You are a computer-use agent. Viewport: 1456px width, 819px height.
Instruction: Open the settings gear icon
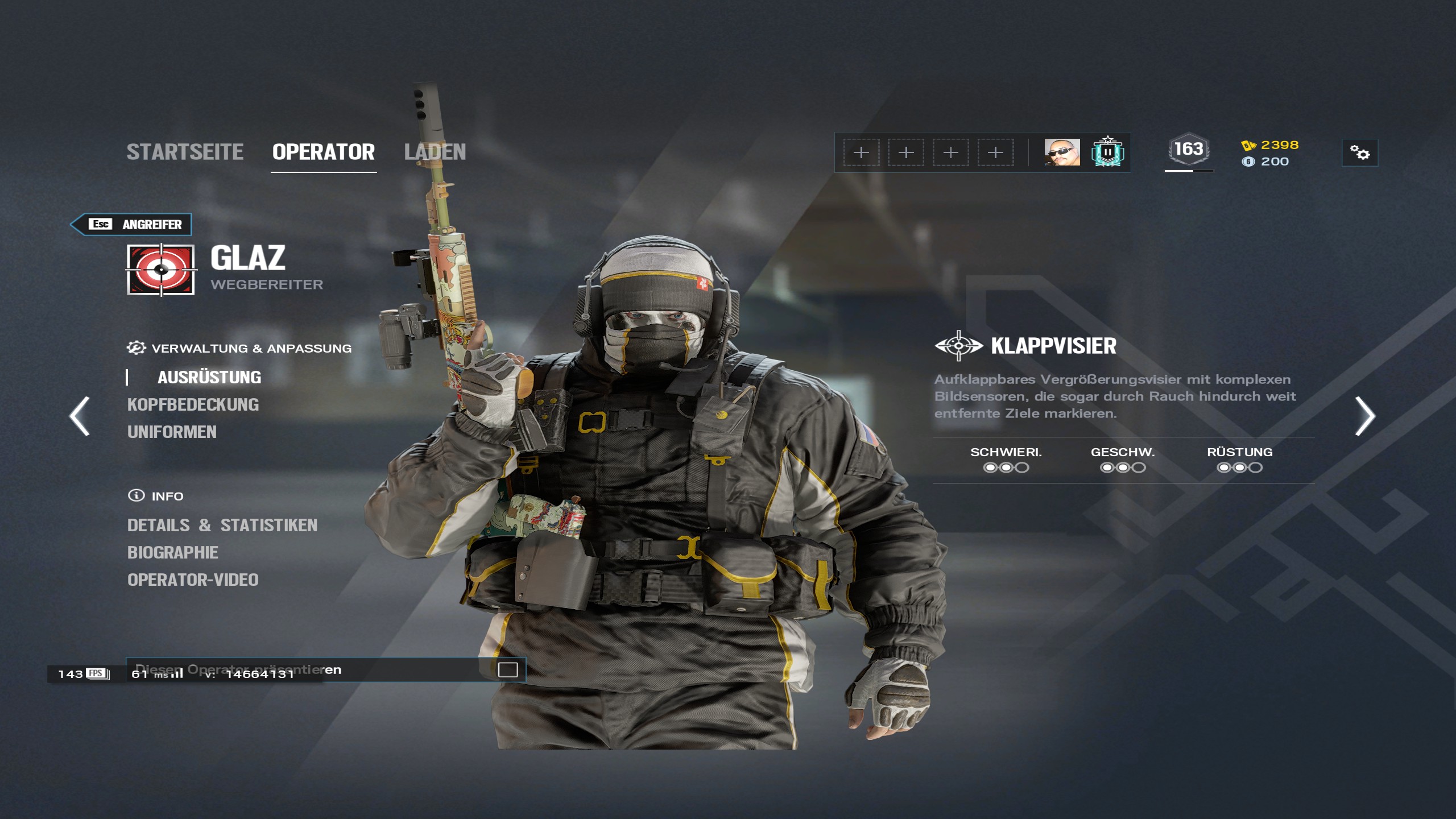(1360, 152)
